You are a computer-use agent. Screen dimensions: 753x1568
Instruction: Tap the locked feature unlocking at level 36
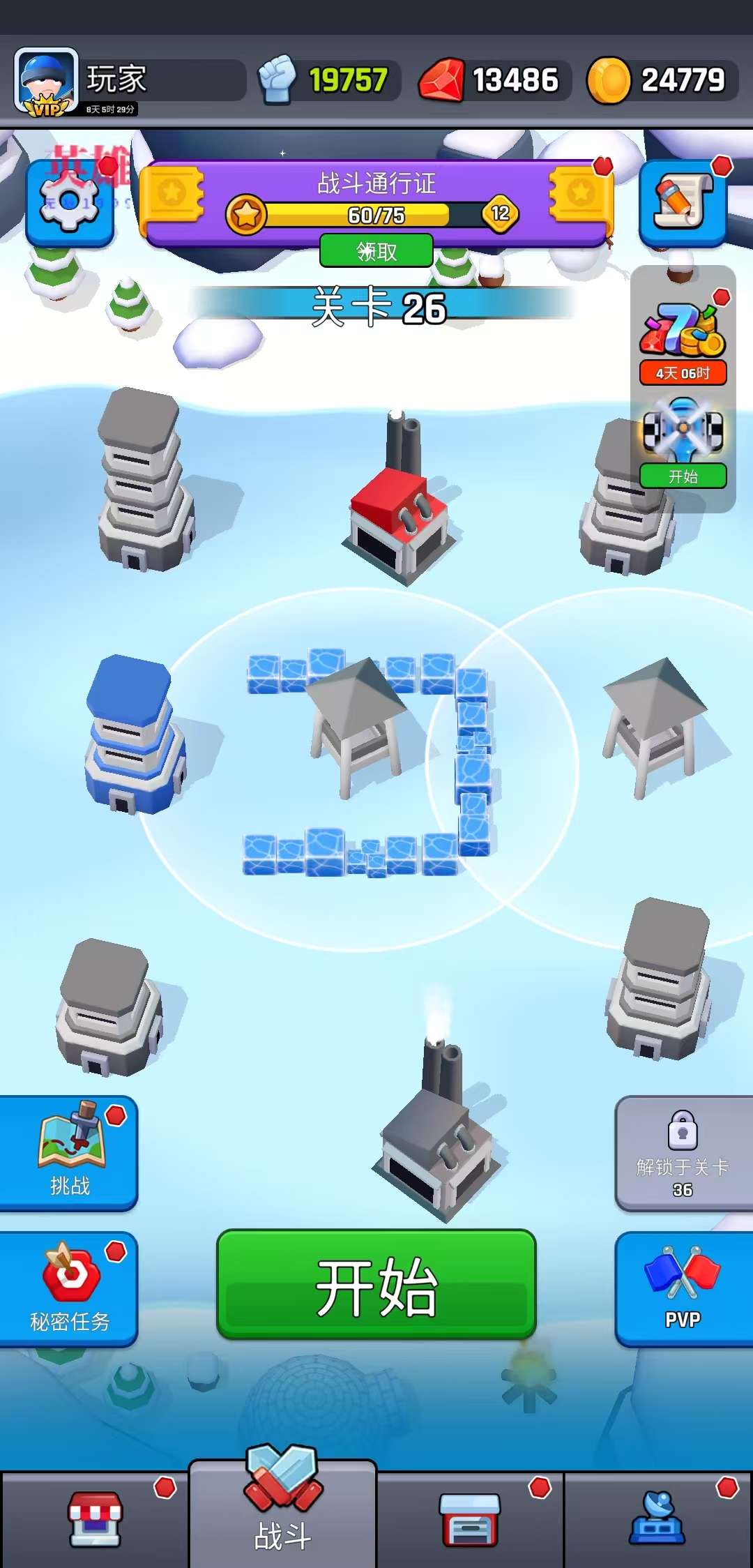683,1152
